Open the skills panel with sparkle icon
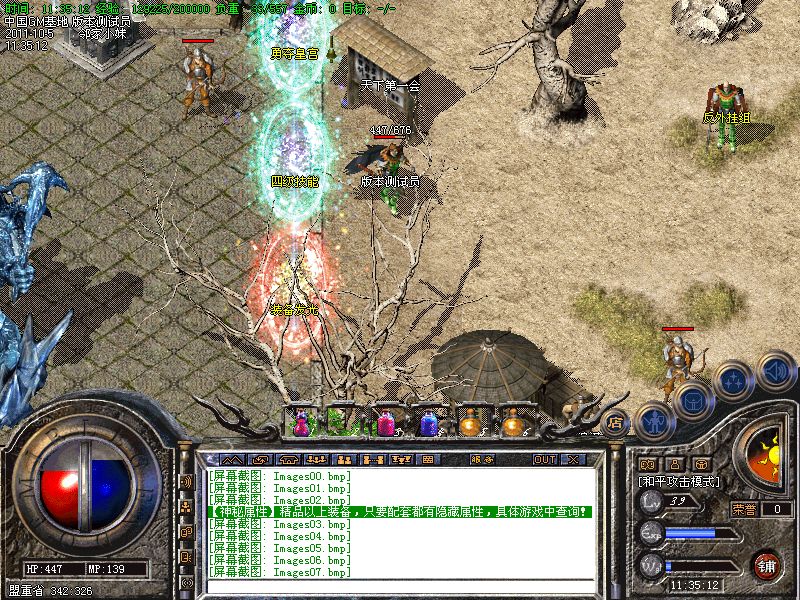 pyautogui.click(x=734, y=381)
